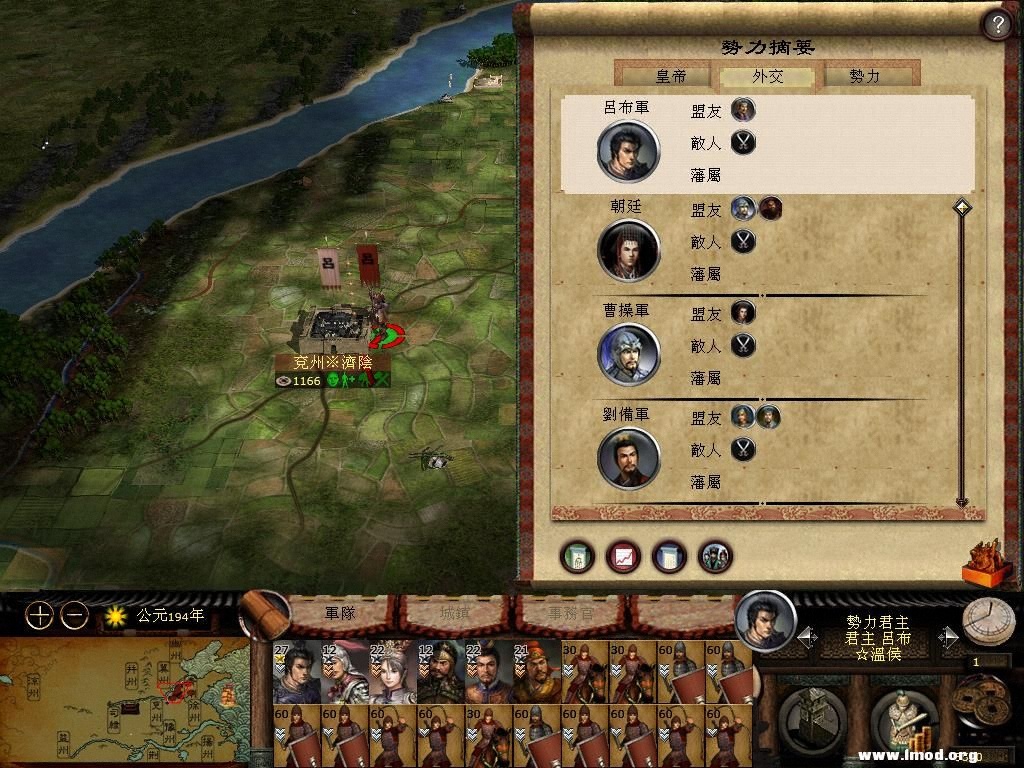Switch to the 軍隊 army tab
Screen dimensions: 1024x768
coord(340,612)
